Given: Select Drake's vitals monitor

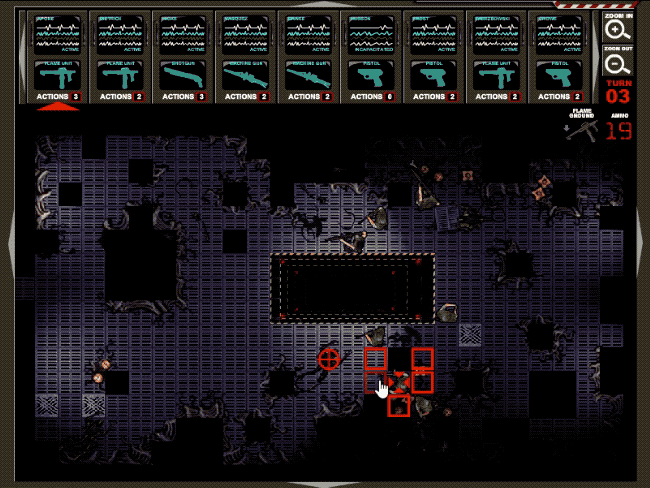Looking at the screenshot, I should point(308,34).
